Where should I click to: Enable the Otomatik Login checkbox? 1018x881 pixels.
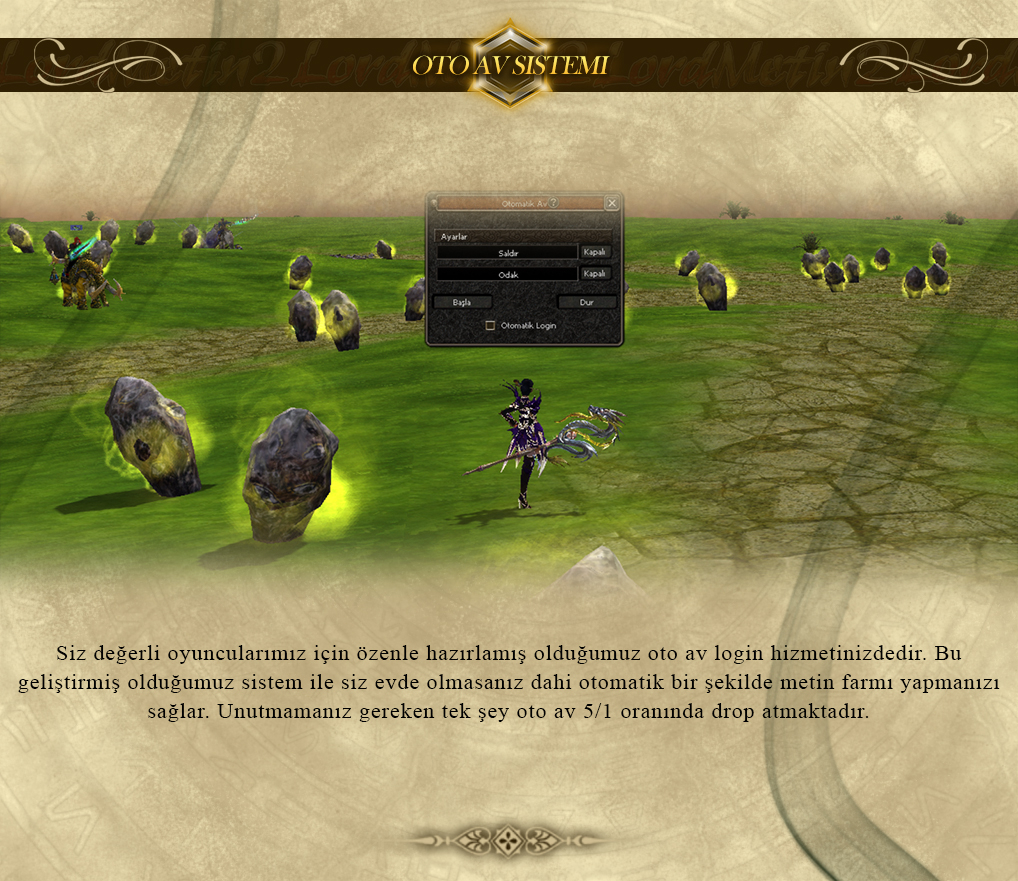pyautogui.click(x=490, y=325)
